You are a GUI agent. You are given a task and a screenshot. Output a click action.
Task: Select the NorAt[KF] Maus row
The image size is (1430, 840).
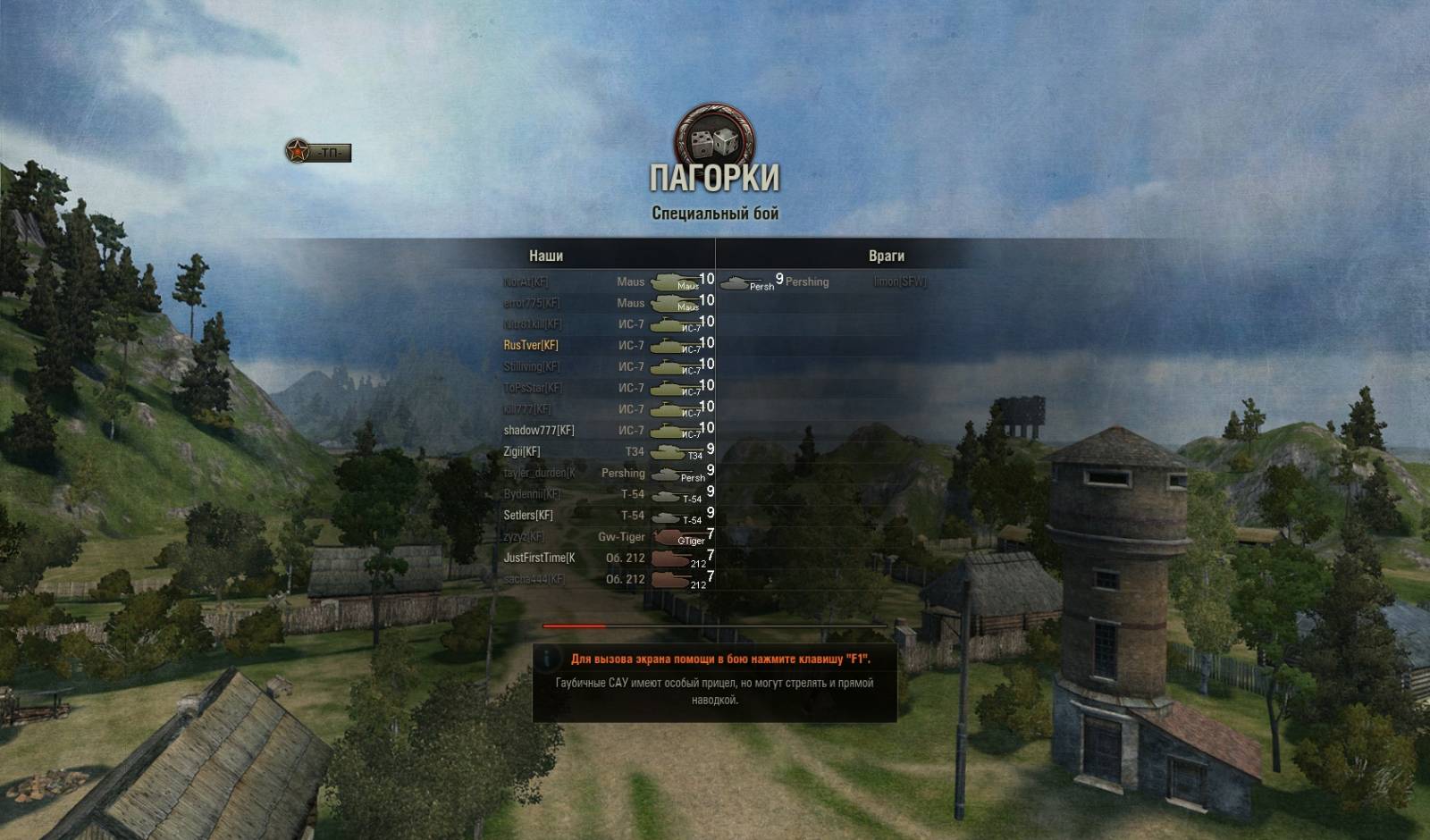click(x=526, y=282)
